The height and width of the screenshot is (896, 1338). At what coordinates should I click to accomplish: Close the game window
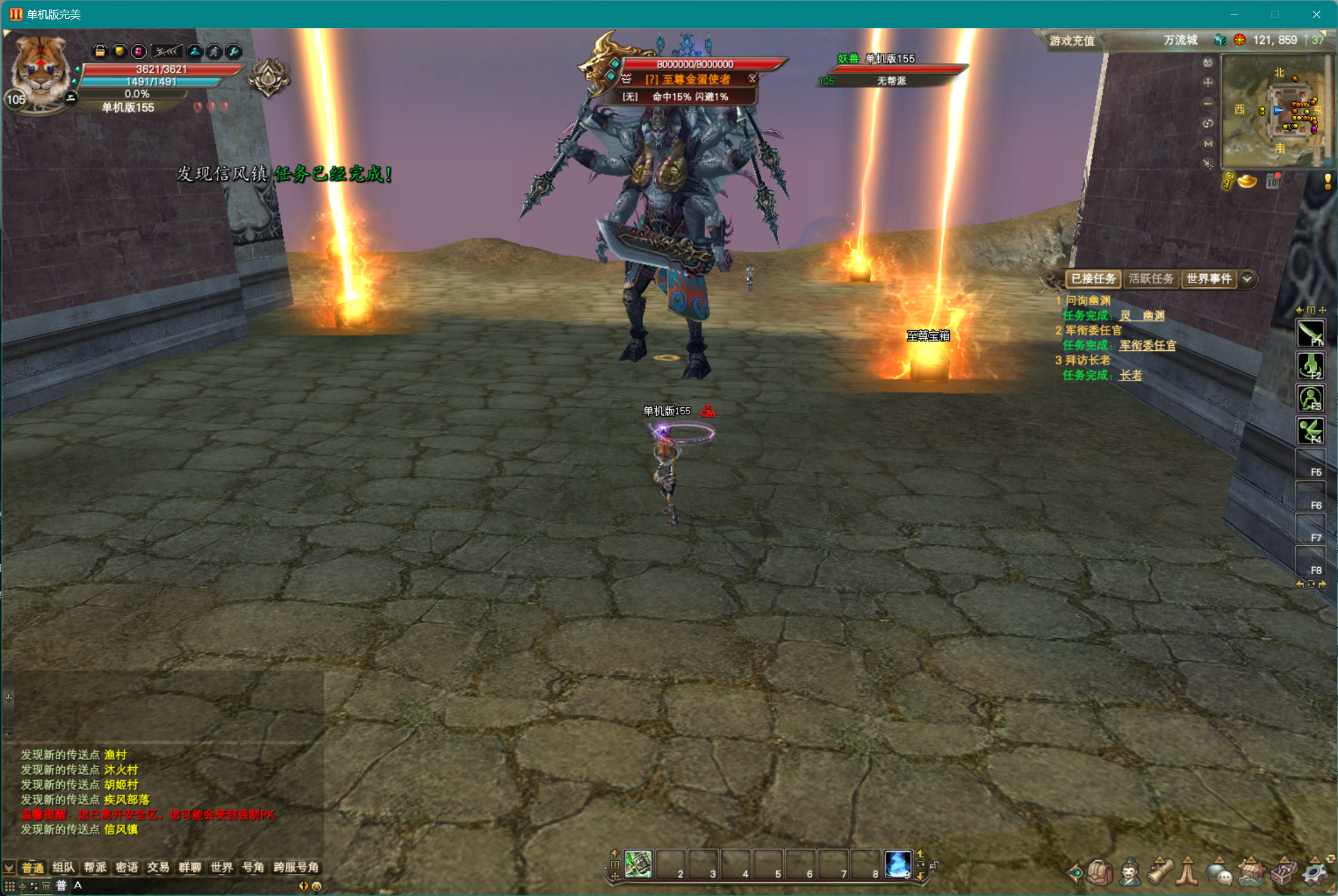click(x=1317, y=14)
